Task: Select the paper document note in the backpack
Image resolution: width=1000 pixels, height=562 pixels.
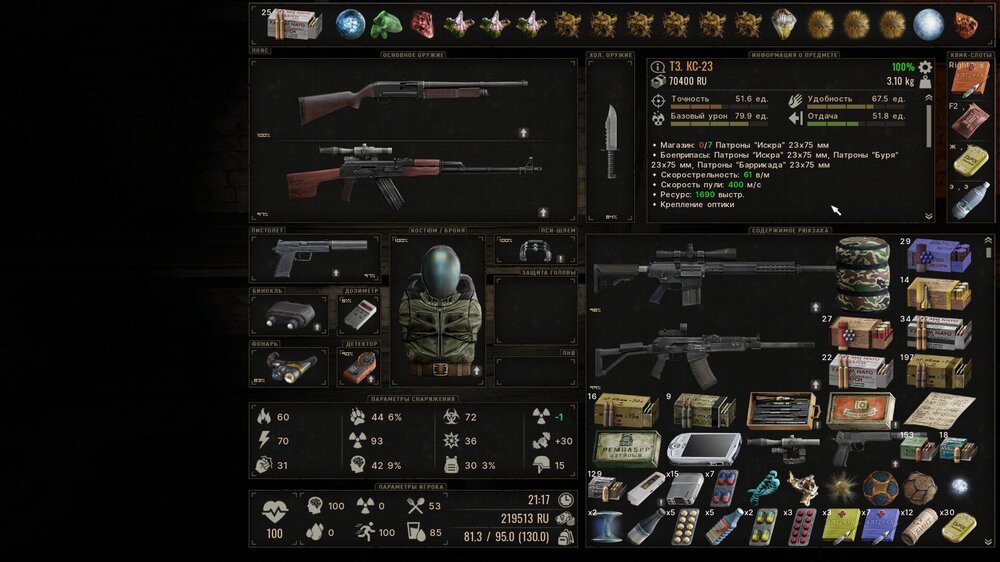Action: coord(939,410)
